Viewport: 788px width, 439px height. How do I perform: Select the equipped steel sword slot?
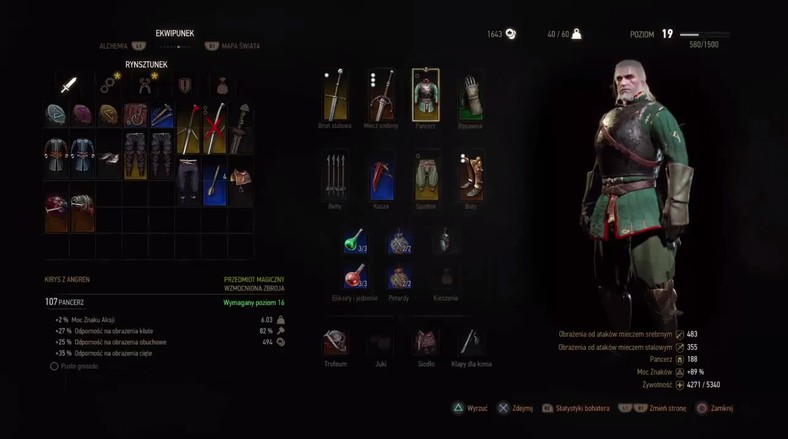[334, 96]
